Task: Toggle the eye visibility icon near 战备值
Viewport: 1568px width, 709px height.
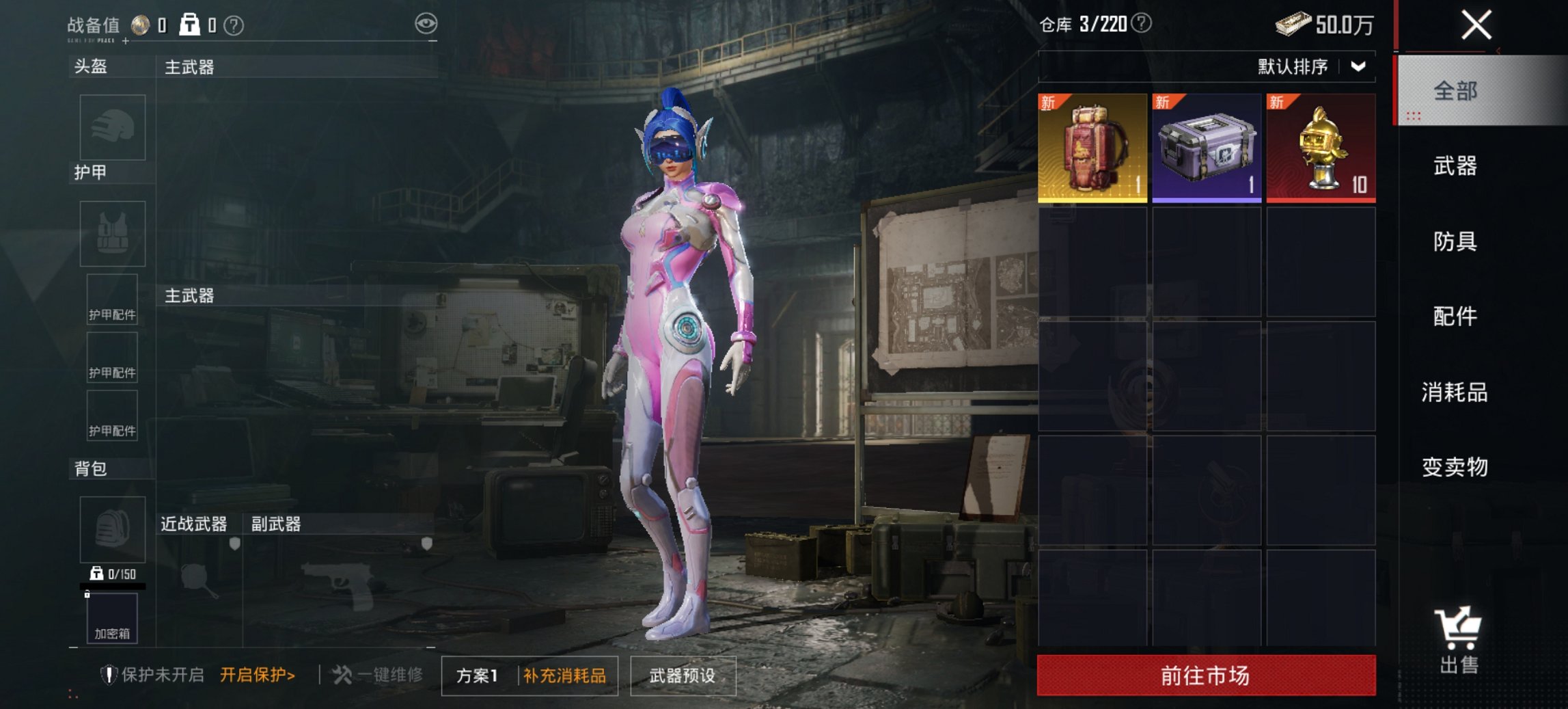Action: pos(427,22)
